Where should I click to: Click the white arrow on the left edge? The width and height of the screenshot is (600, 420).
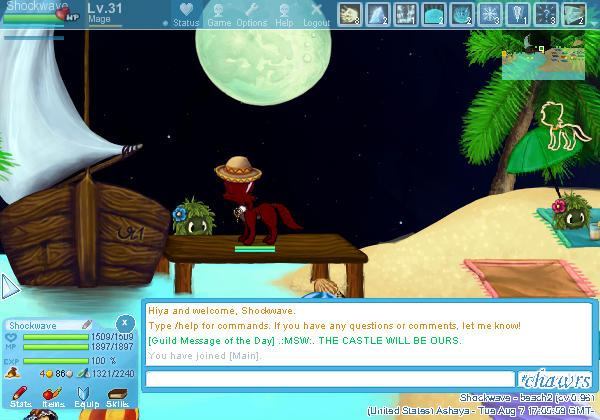9,287
